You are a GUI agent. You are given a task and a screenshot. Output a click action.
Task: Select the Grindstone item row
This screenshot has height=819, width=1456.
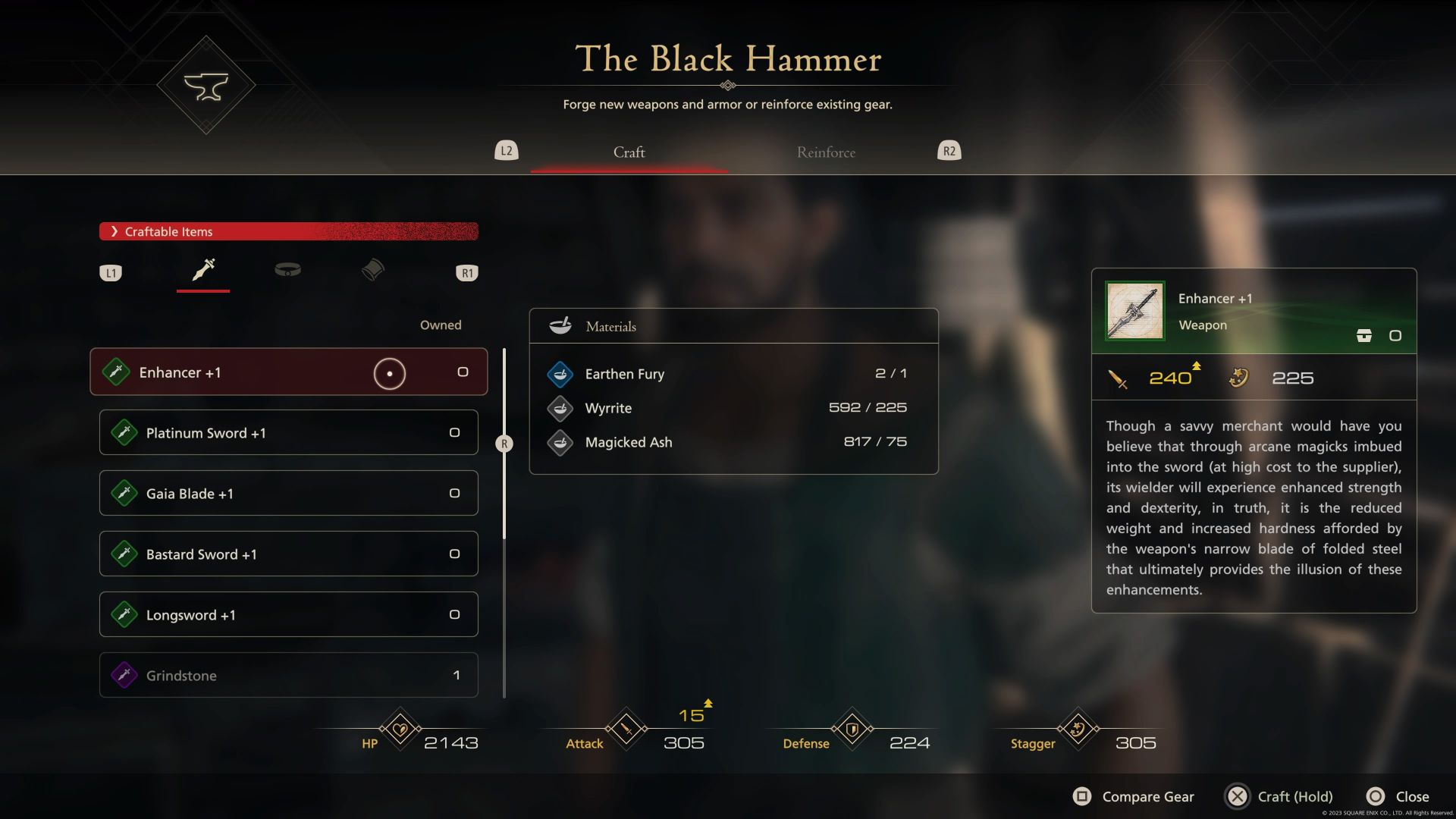click(x=288, y=676)
